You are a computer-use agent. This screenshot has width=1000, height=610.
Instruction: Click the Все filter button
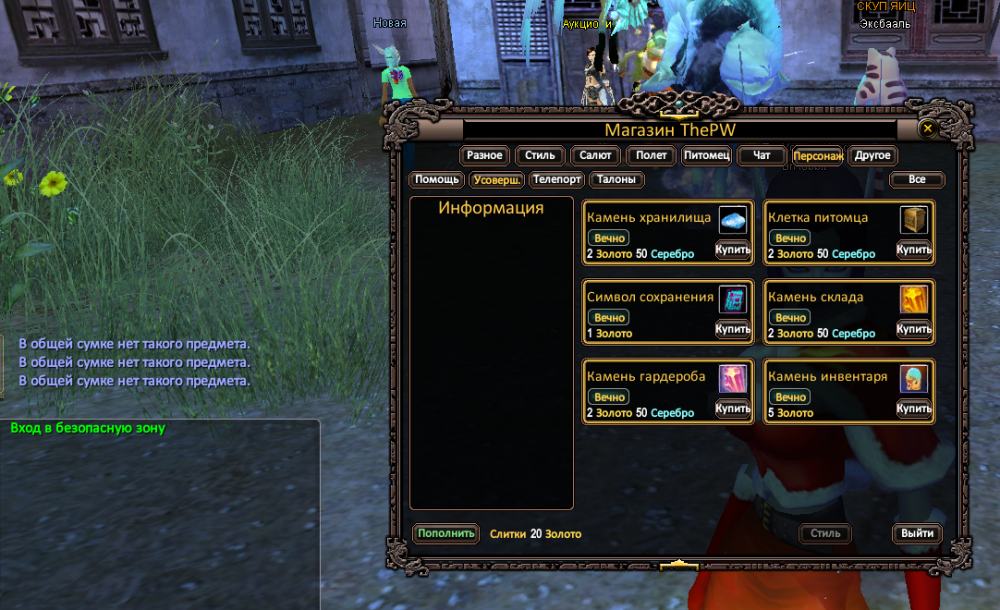coord(916,180)
